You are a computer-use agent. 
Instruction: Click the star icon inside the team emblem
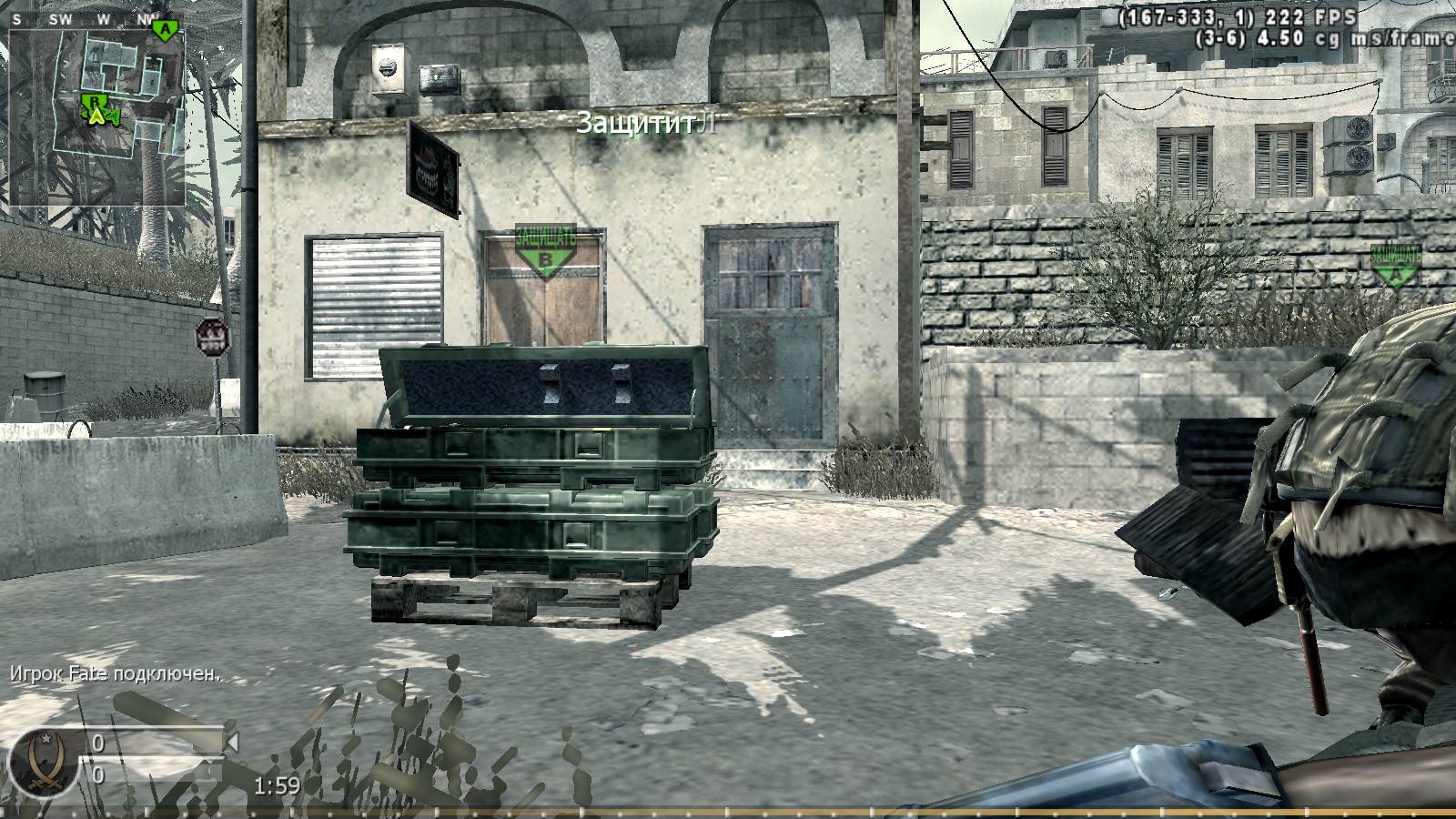coord(46,739)
